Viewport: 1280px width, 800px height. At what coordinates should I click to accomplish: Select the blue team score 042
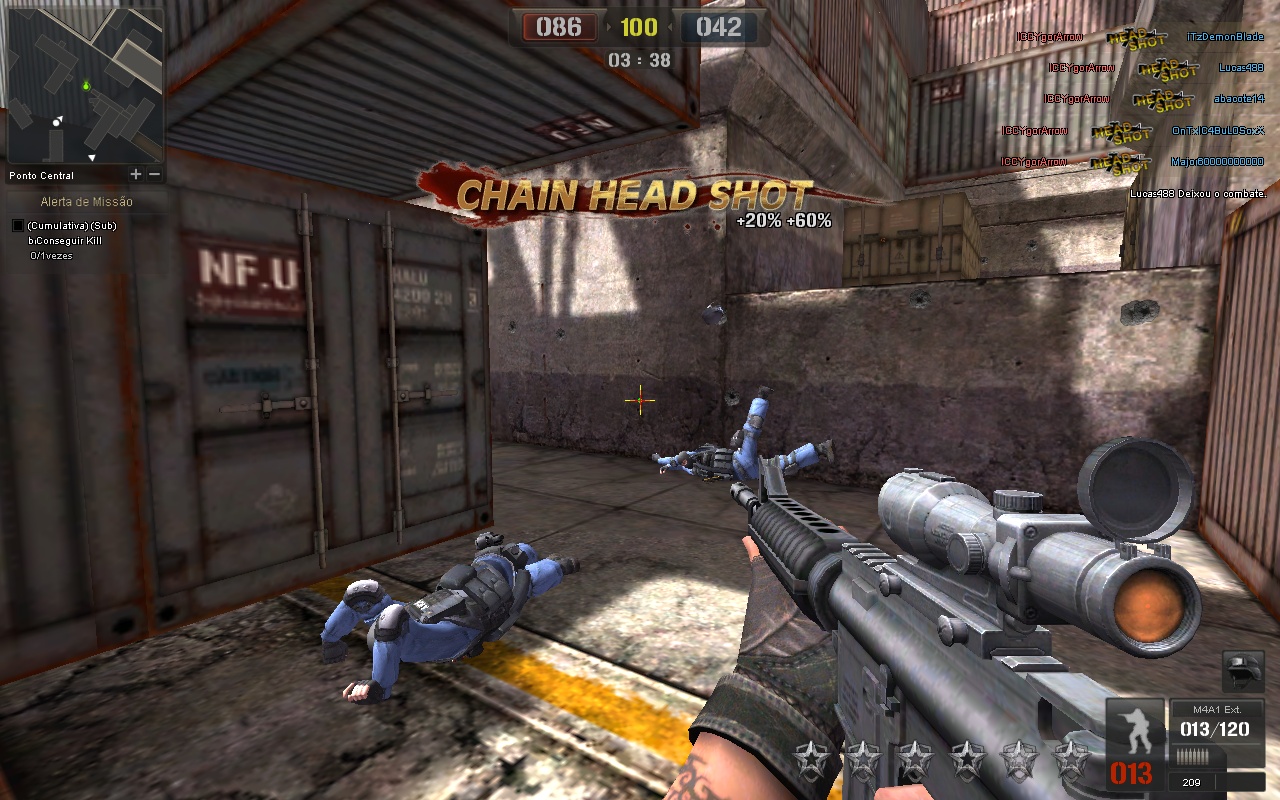(721, 27)
